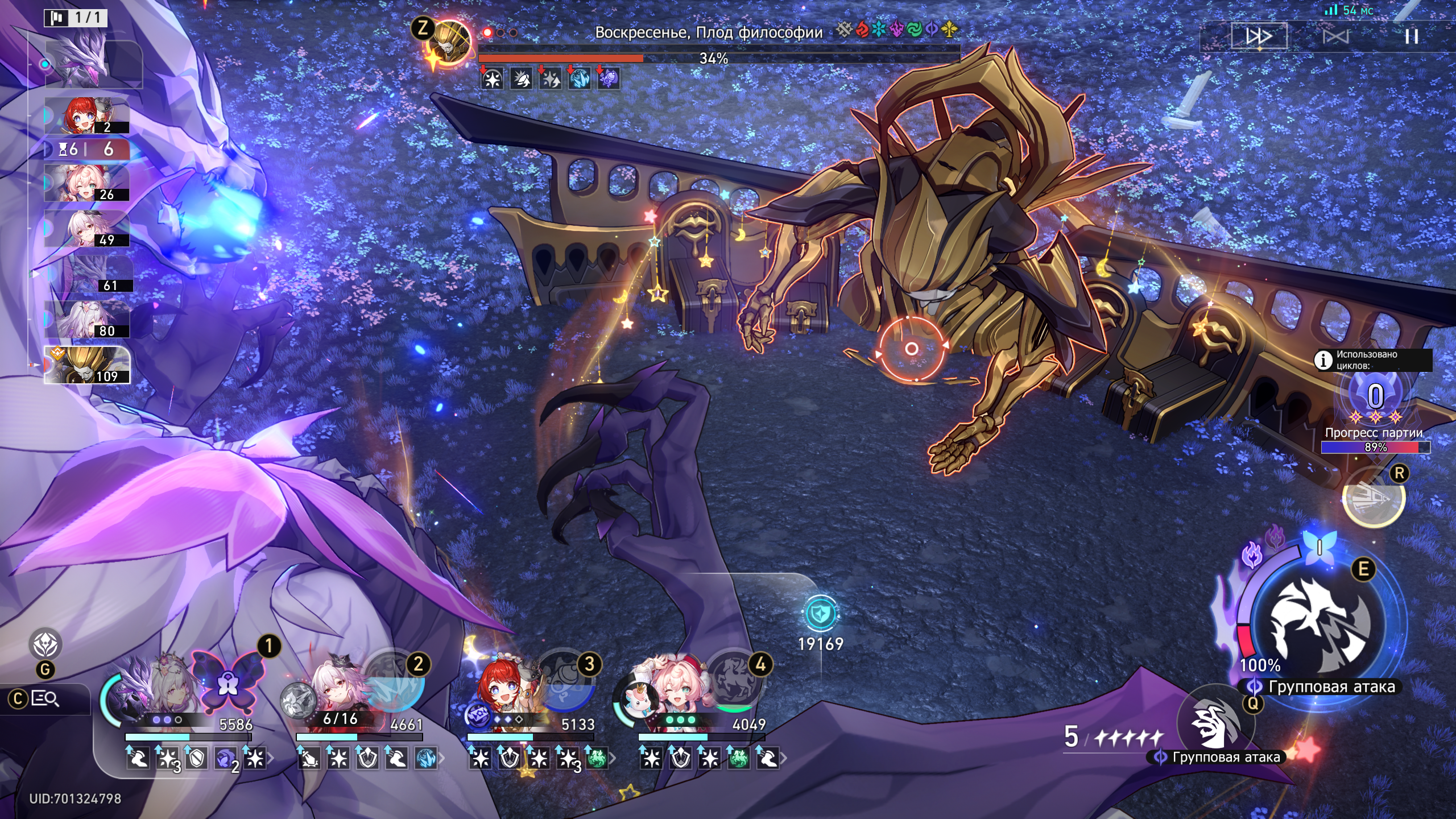Screen dimensions: 1456x819
Task: Activate the dragon skill attack
Action: (x=1319, y=626)
